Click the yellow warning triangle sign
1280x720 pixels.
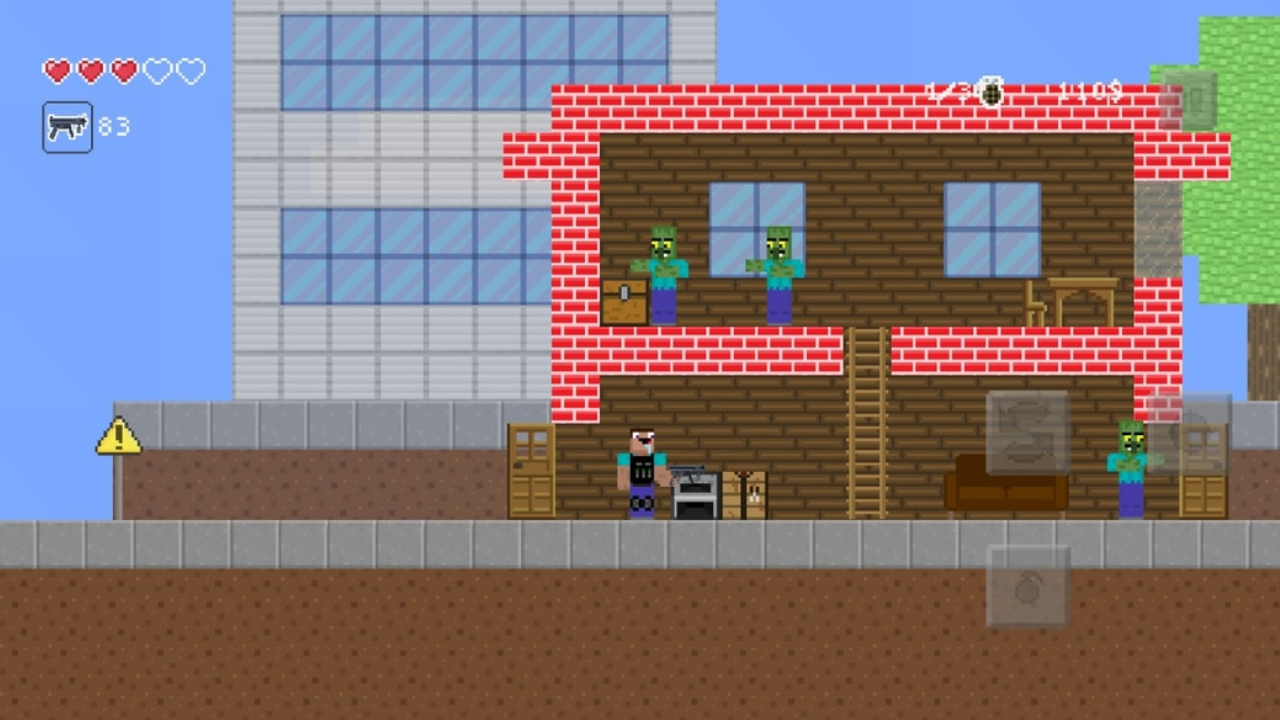(x=117, y=438)
